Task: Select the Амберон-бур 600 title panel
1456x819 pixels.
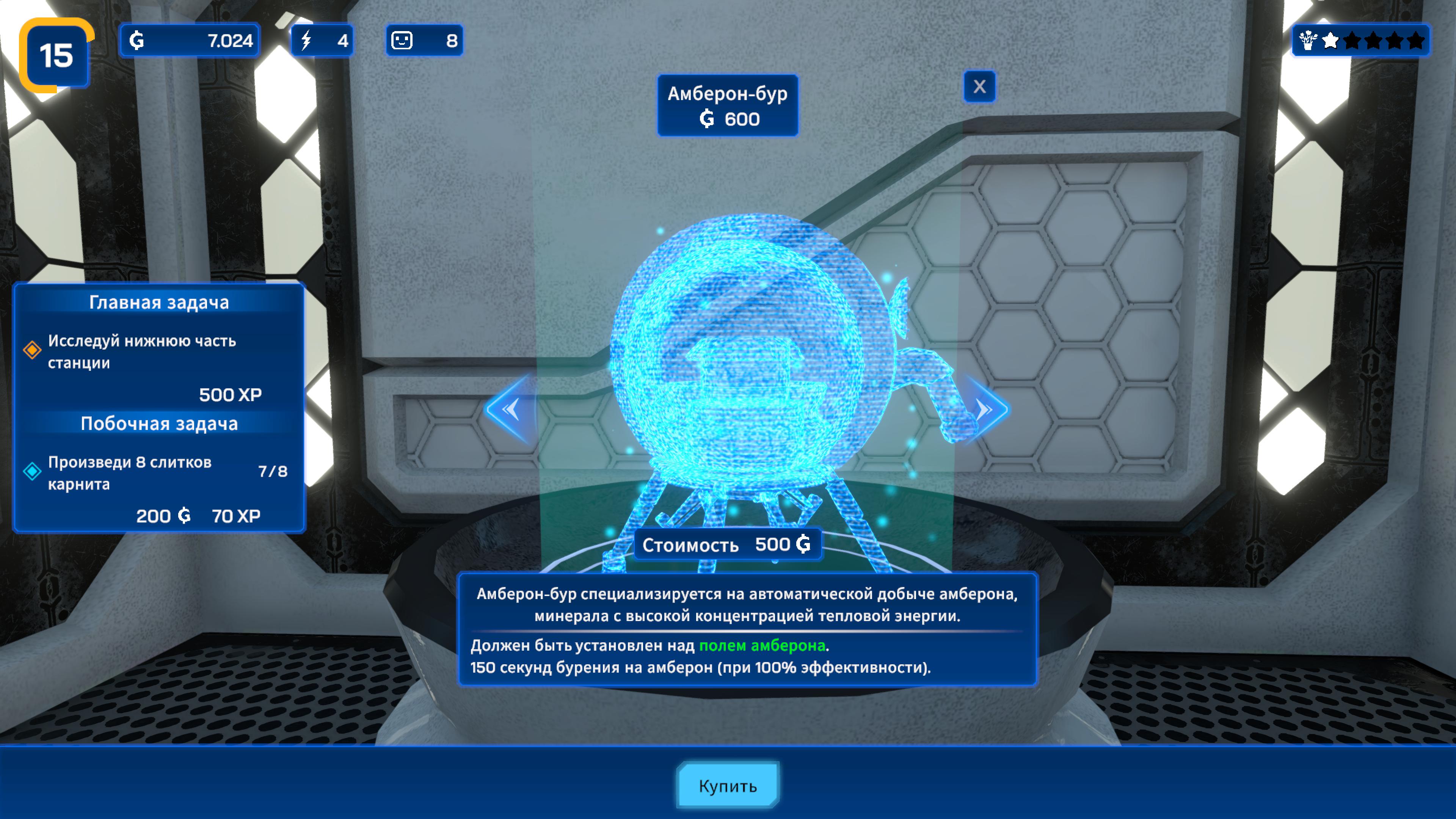Action: [728, 105]
